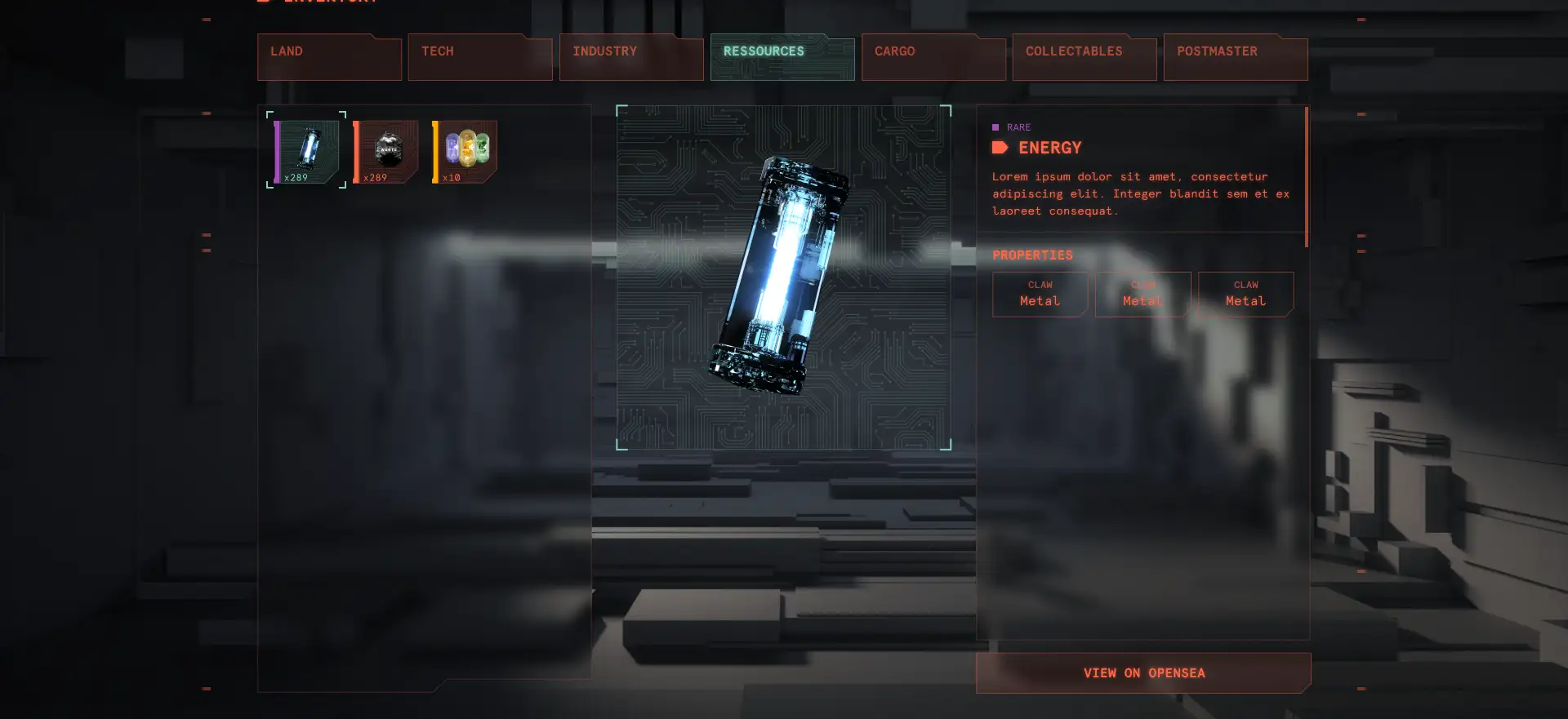This screenshot has height=719, width=1568.
Task: Select the Industry tab
Action: click(631, 57)
